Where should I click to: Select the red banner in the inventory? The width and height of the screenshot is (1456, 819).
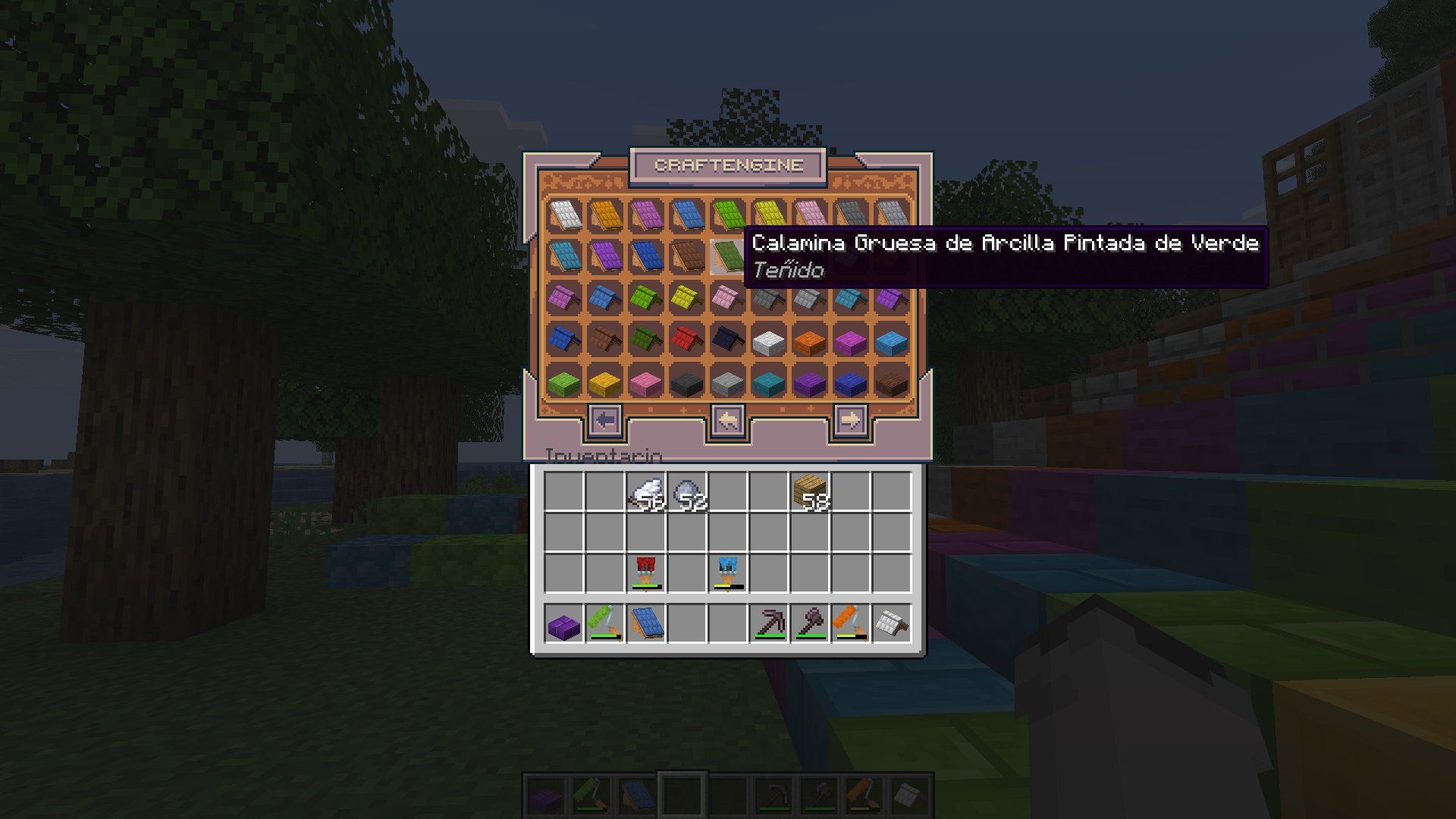(648, 571)
